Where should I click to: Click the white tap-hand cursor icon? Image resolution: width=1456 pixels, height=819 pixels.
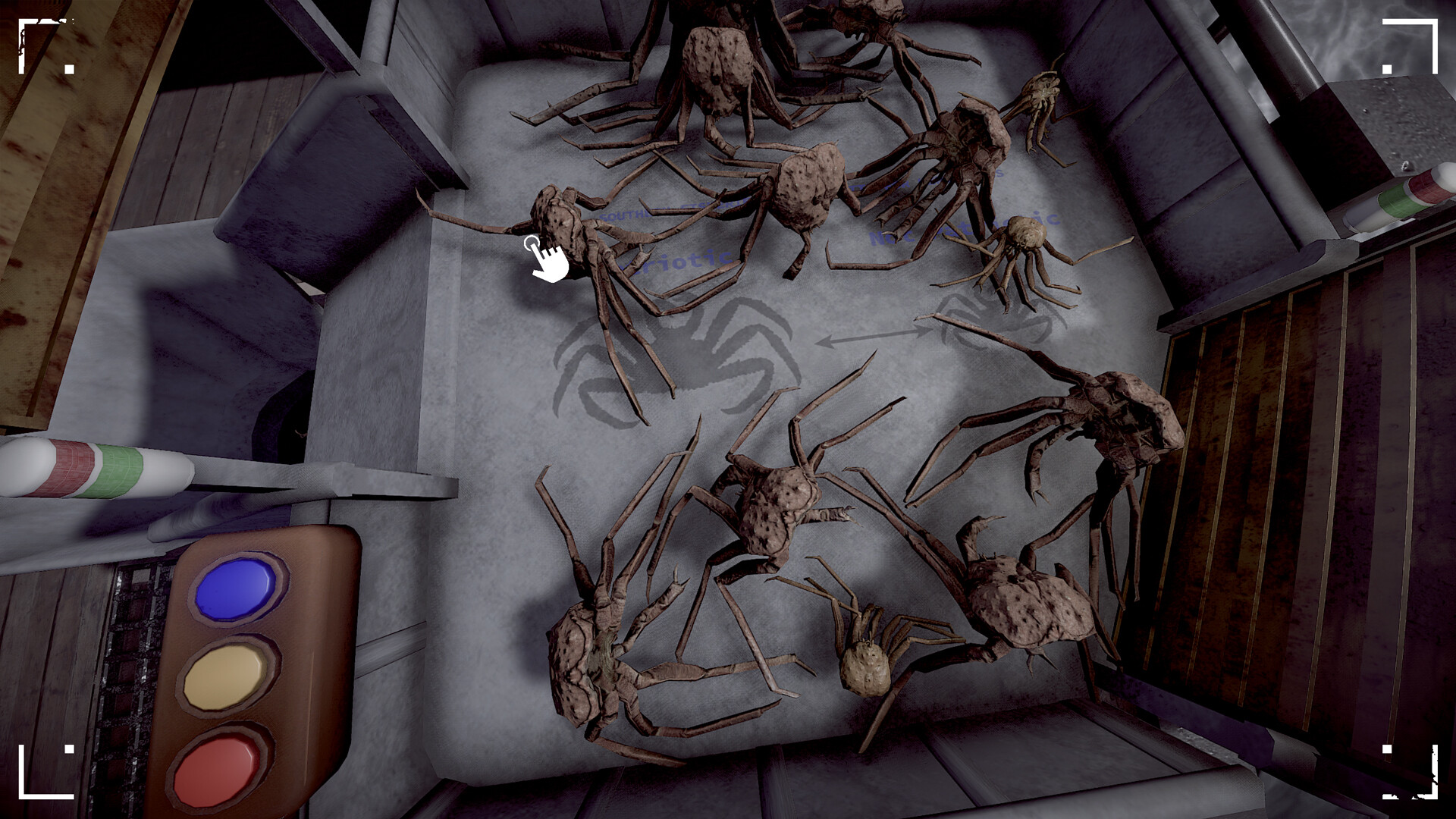pos(548,258)
